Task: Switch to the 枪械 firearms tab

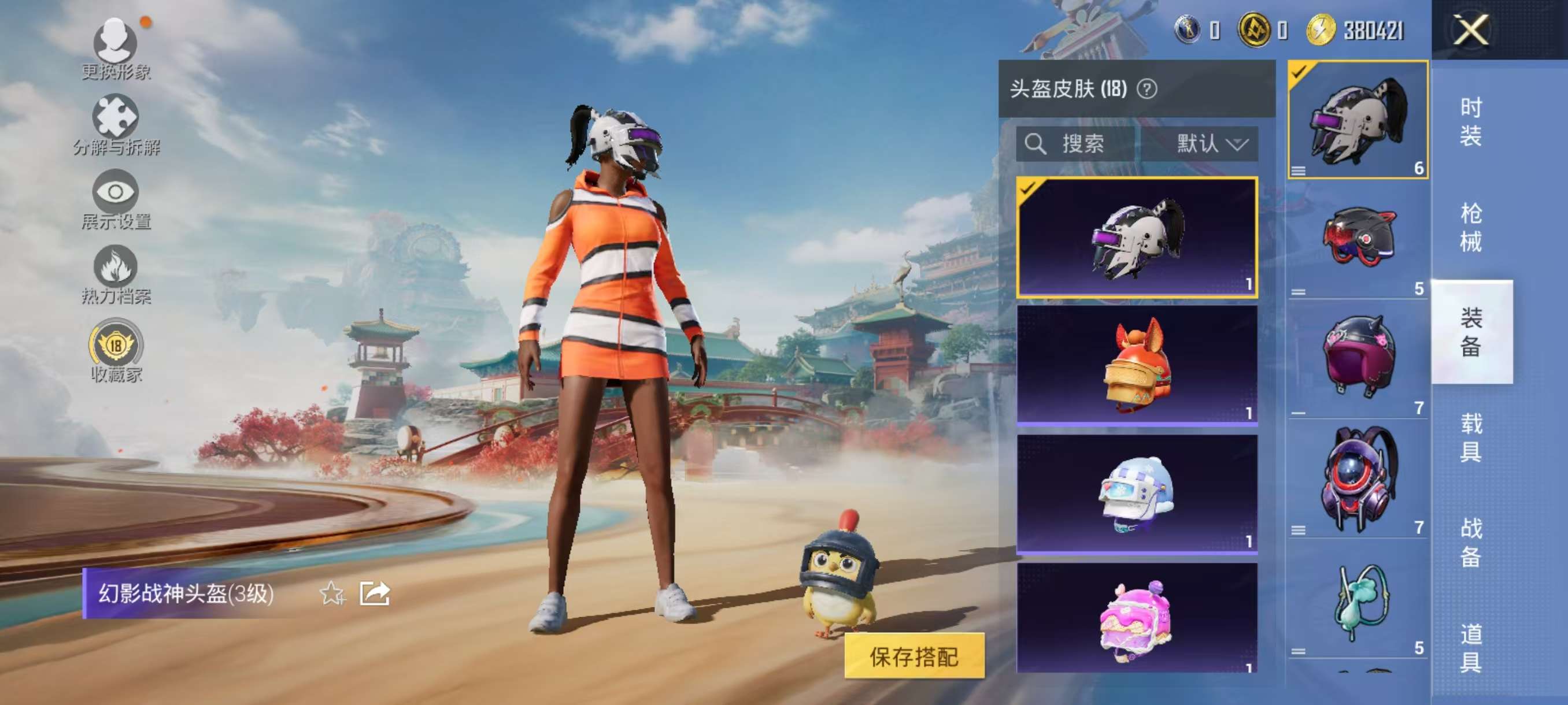Action: coord(1471,227)
